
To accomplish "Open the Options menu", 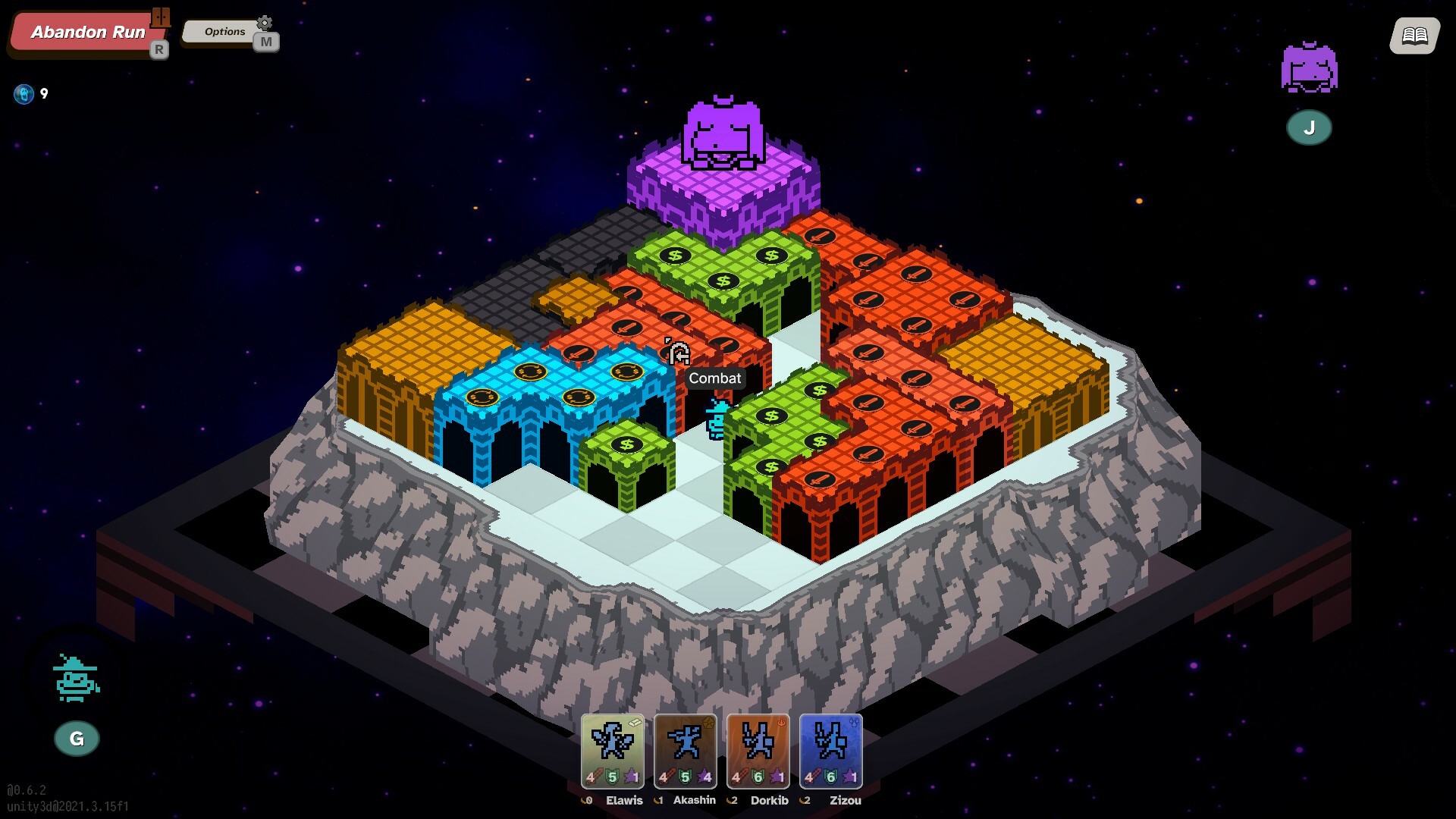I will click(223, 32).
